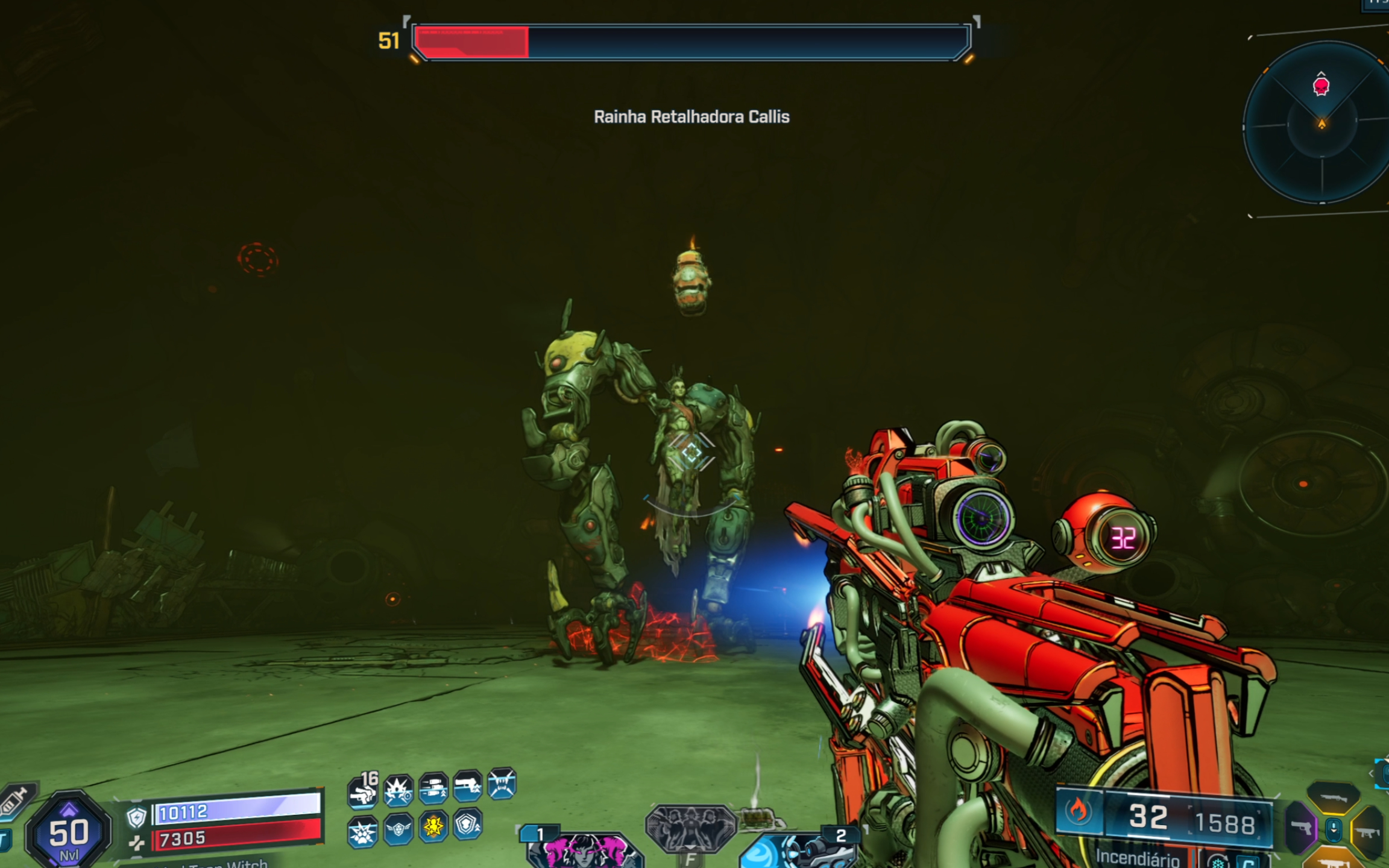Click the Incendiário fire element icon

click(x=1079, y=811)
